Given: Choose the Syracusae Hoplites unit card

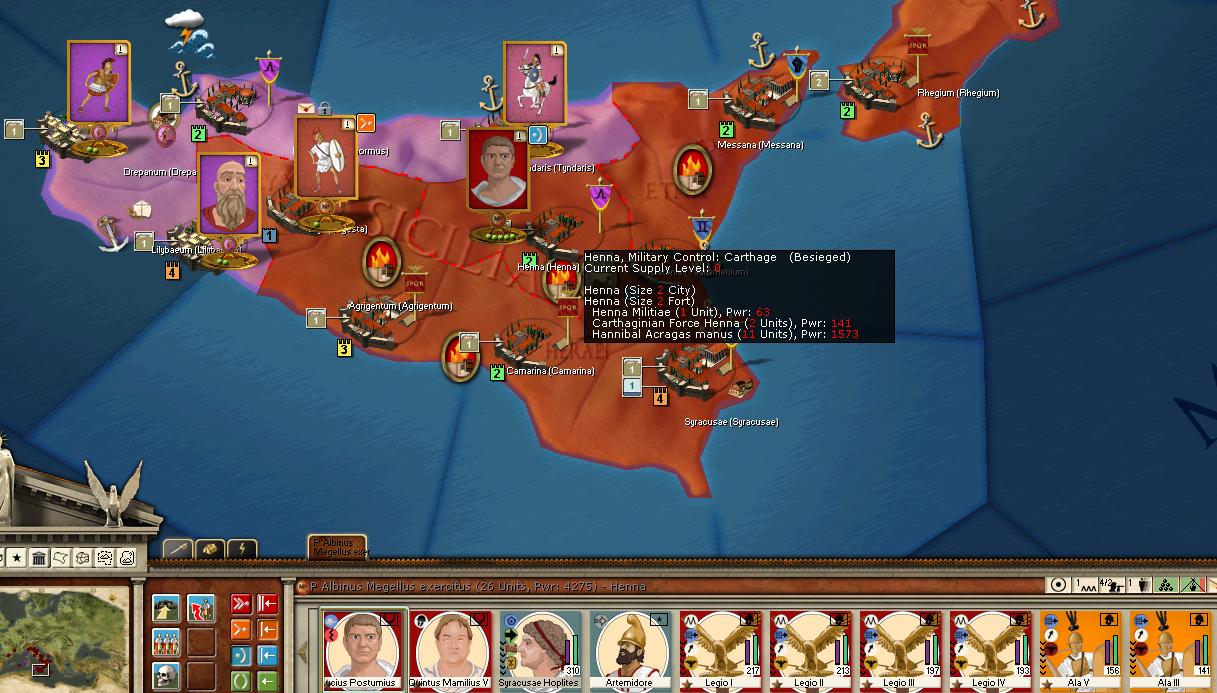Looking at the screenshot, I should [x=541, y=650].
